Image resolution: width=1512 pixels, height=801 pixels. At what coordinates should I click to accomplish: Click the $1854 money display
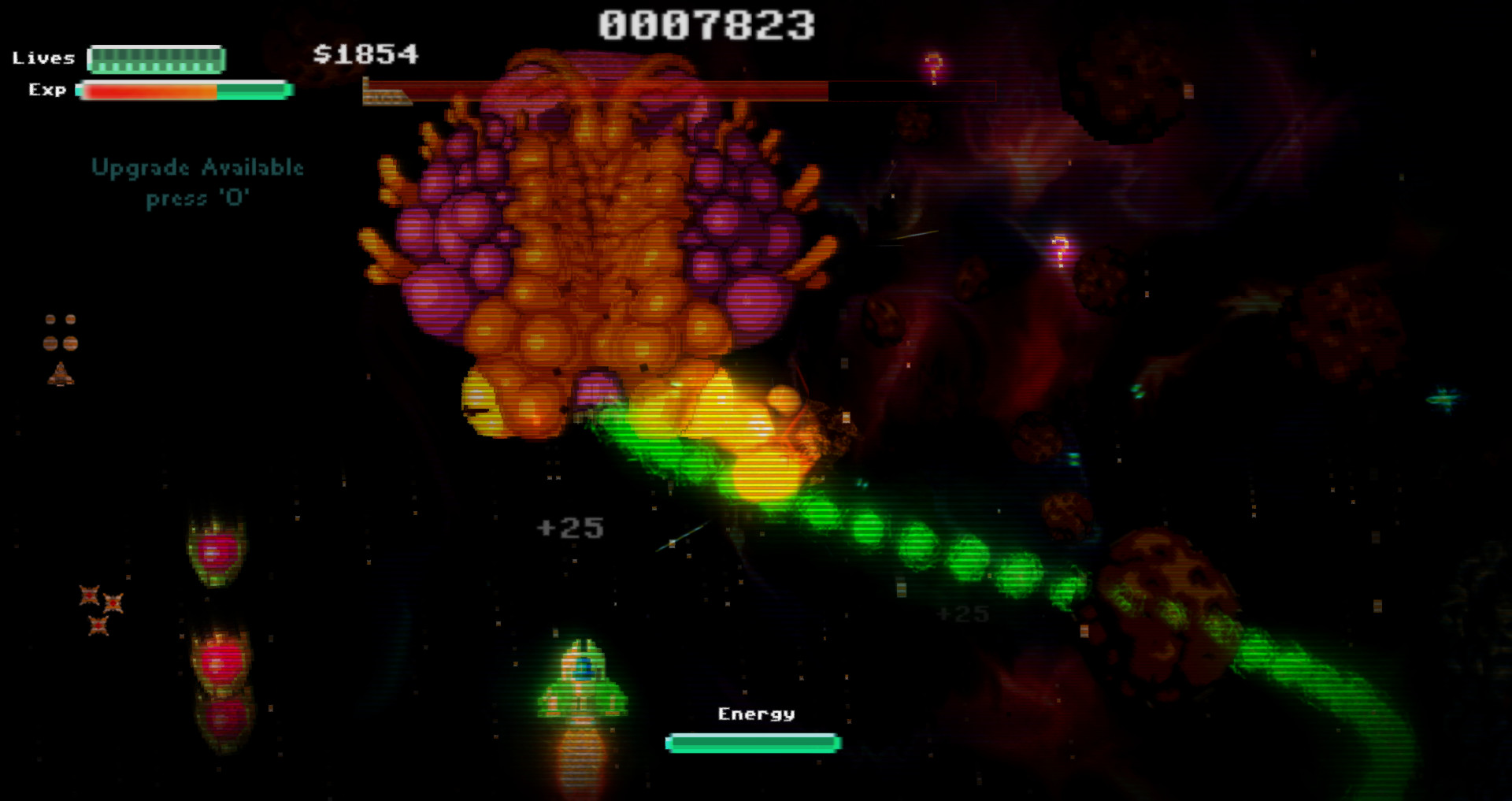366,55
